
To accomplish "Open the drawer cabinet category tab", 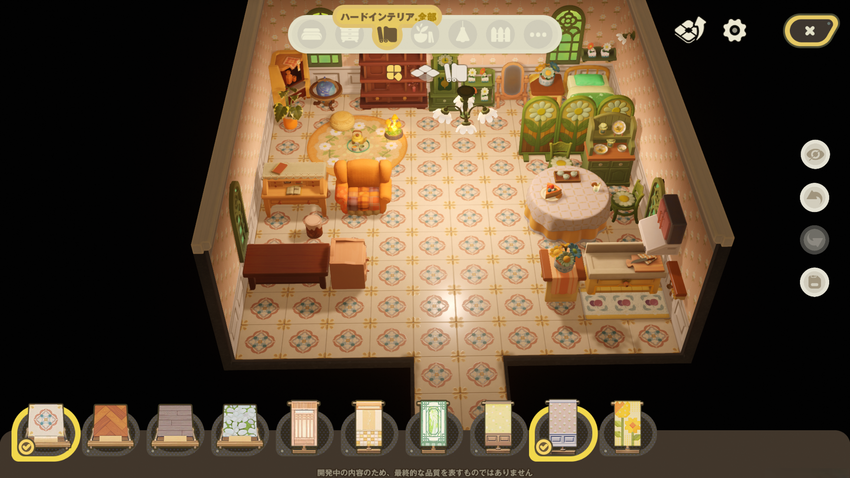I will click(x=349, y=35).
